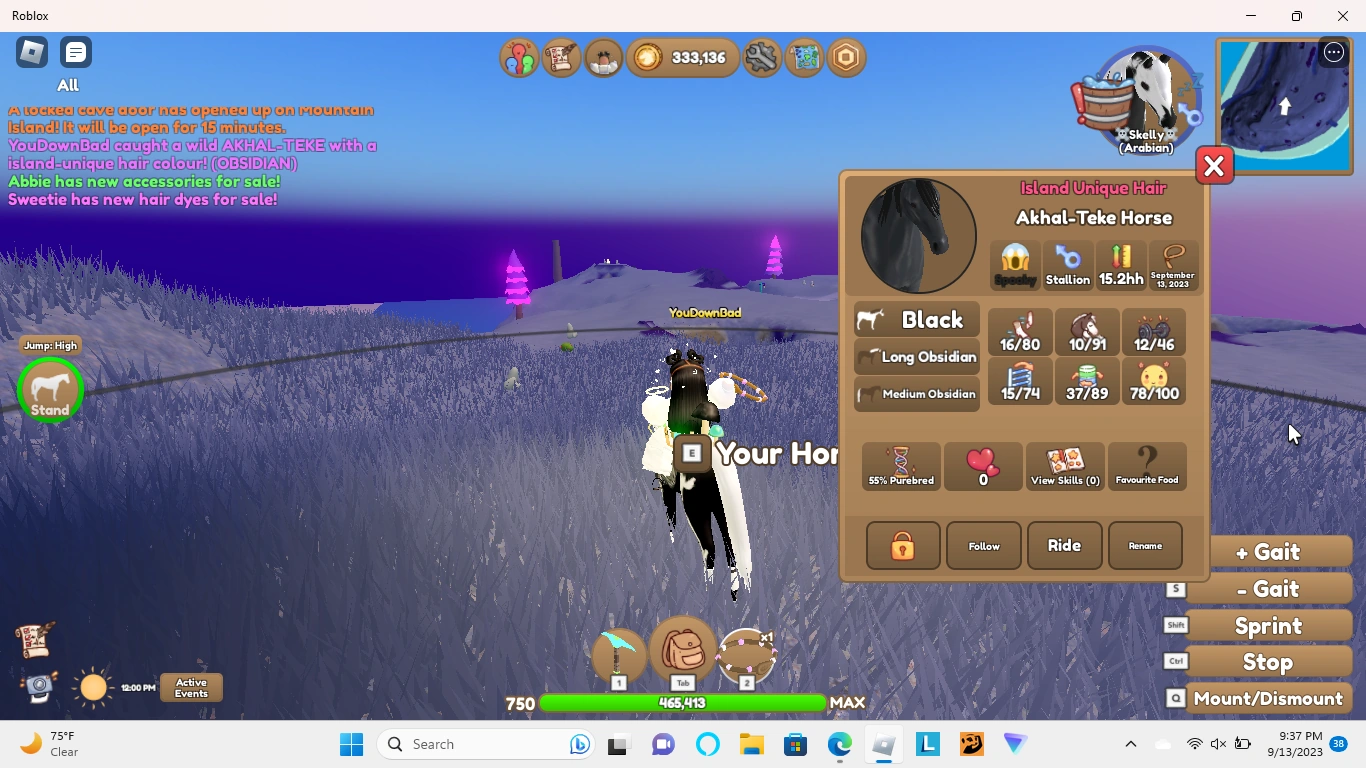Click the dumbbell strength stat icon

1154,331
